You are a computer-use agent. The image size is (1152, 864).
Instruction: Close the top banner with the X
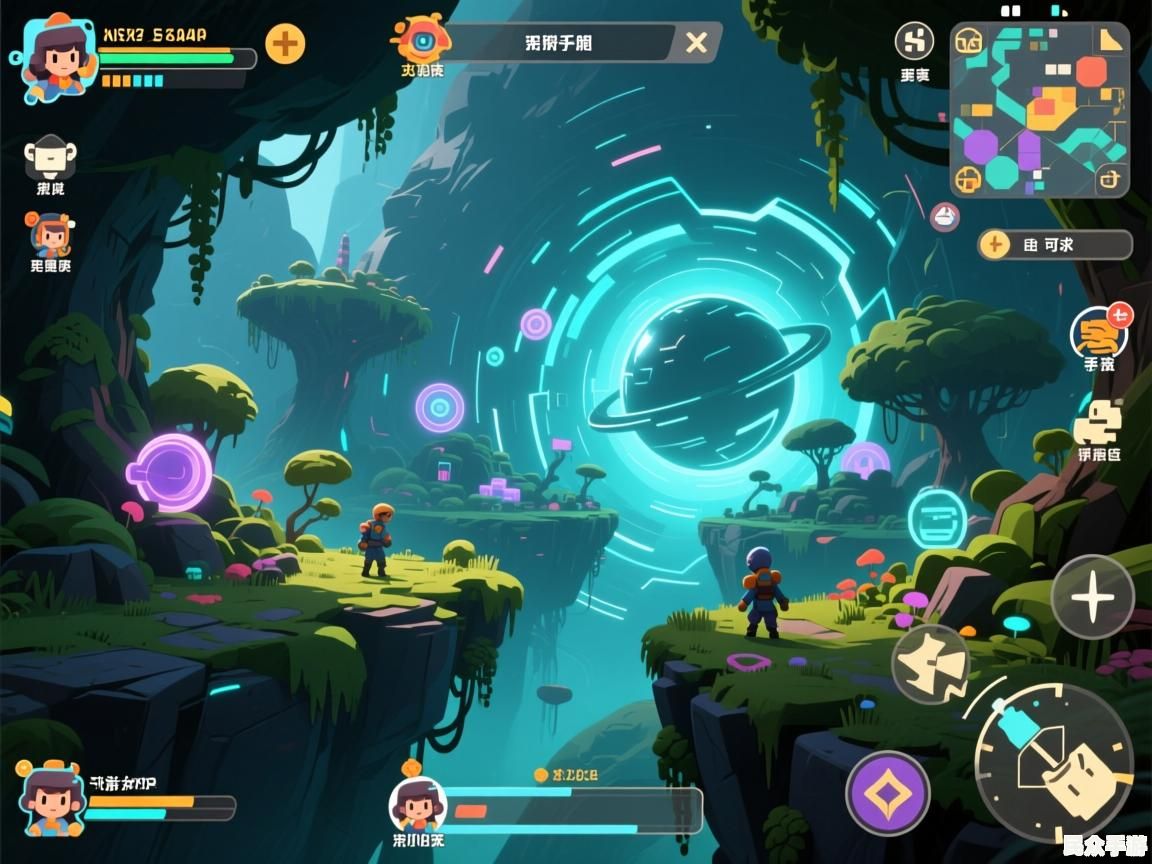[x=696, y=42]
